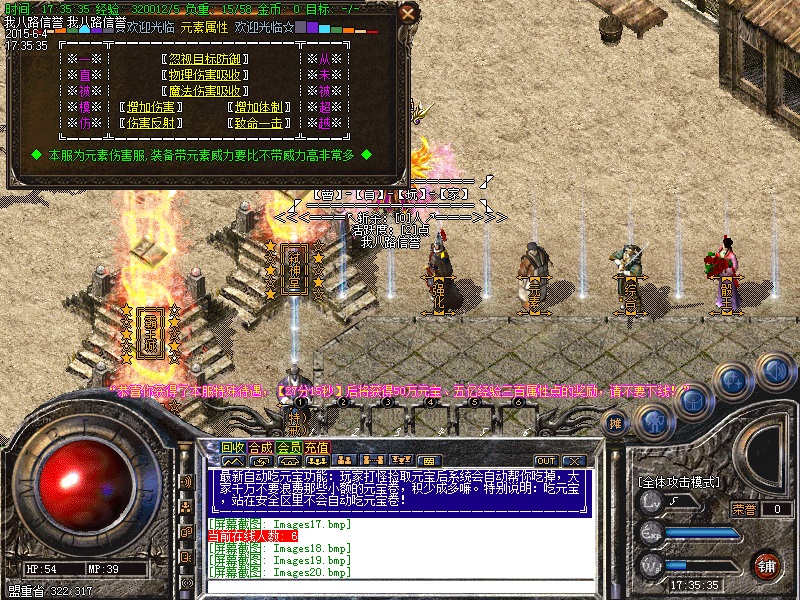Open the sparkle skills icon

[x=733, y=381]
